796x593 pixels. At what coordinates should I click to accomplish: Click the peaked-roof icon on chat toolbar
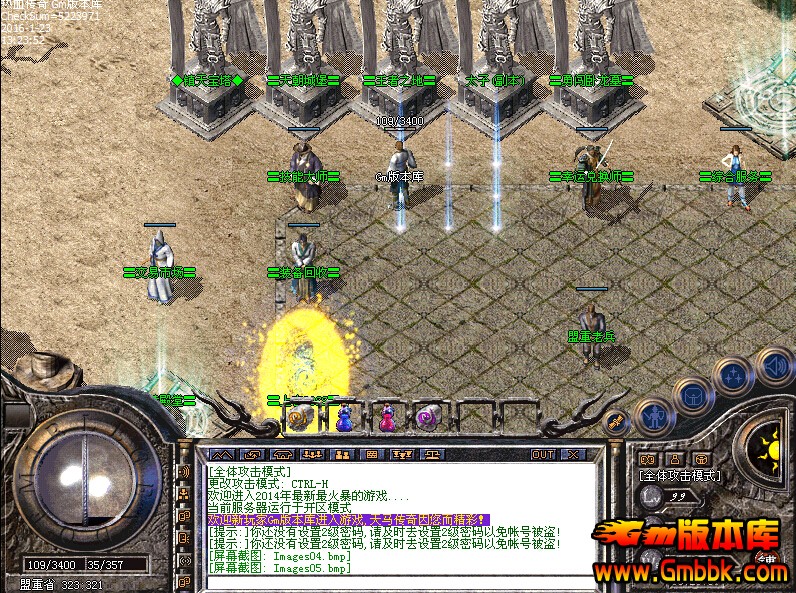(220, 454)
